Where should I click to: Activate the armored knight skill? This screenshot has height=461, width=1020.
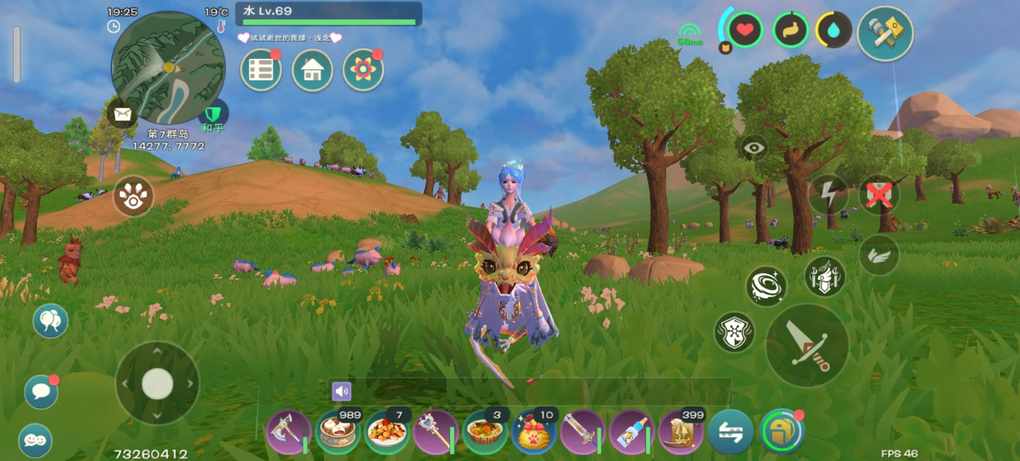[825, 276]
